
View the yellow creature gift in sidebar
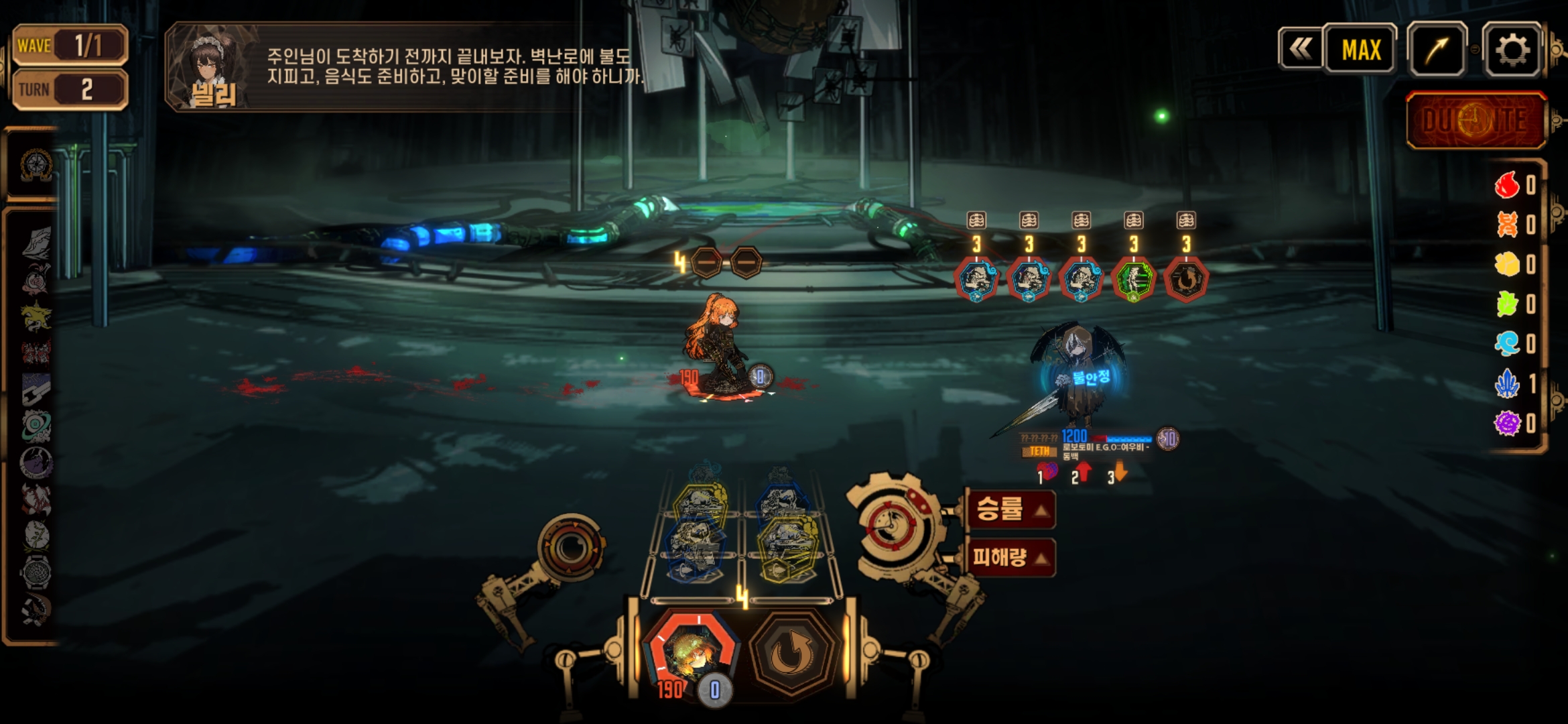click(36, 315)
